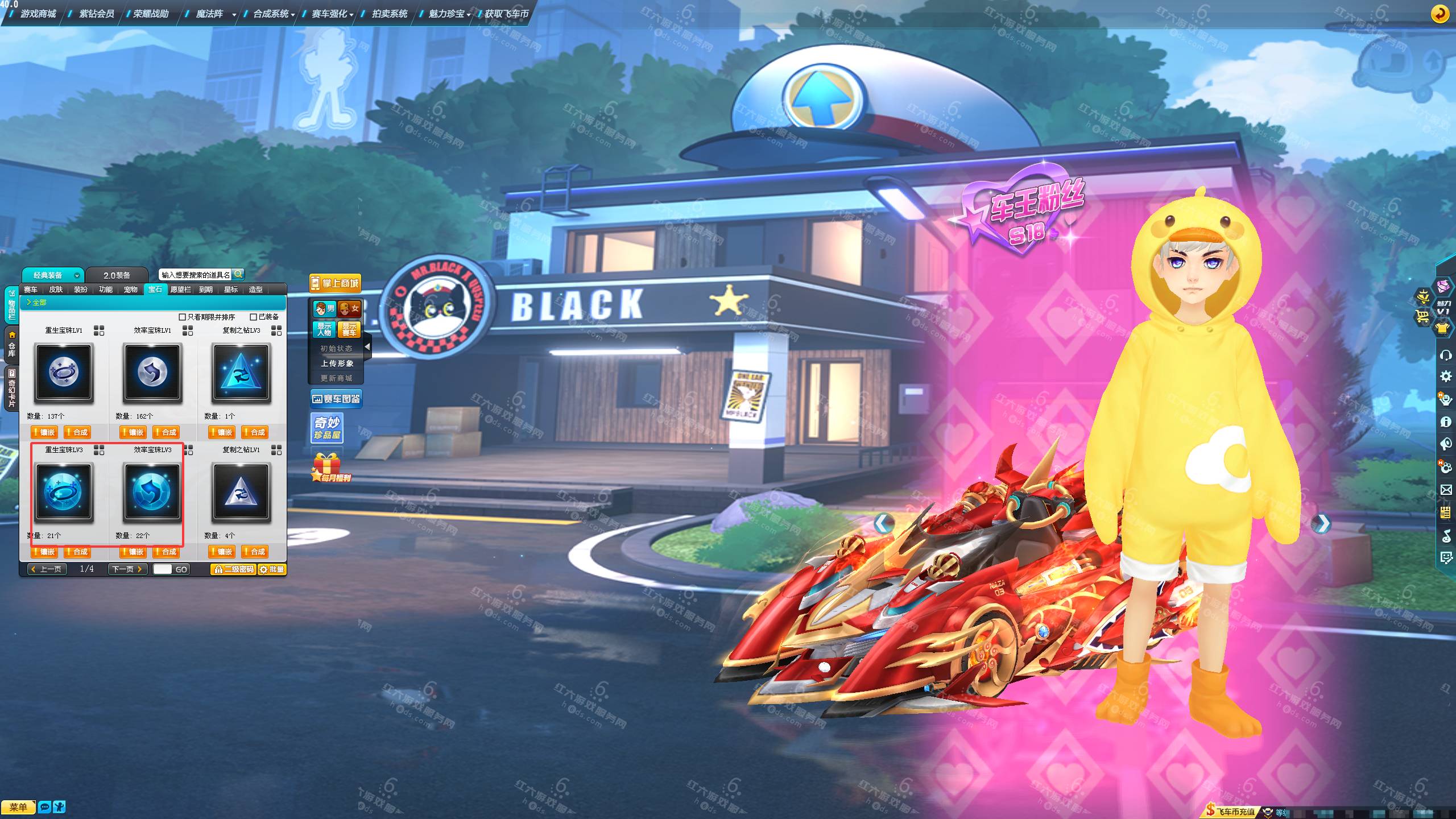Screen dimensions: 1456x819
Task: Select the 重生宝珠LV1 gem slot
Action: point(64,373)
